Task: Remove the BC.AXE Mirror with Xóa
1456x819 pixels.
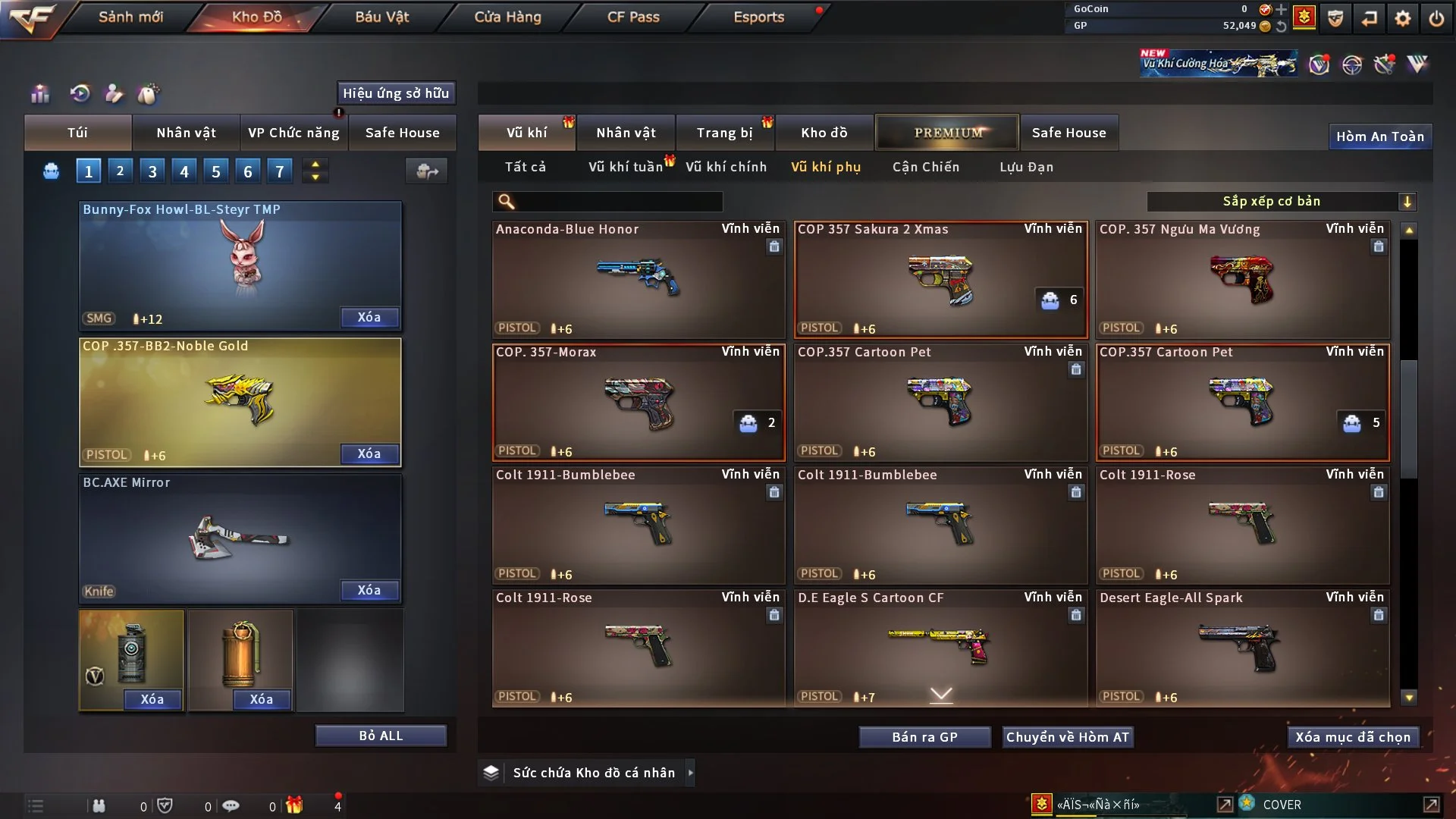Action: [x=369, y=590]
